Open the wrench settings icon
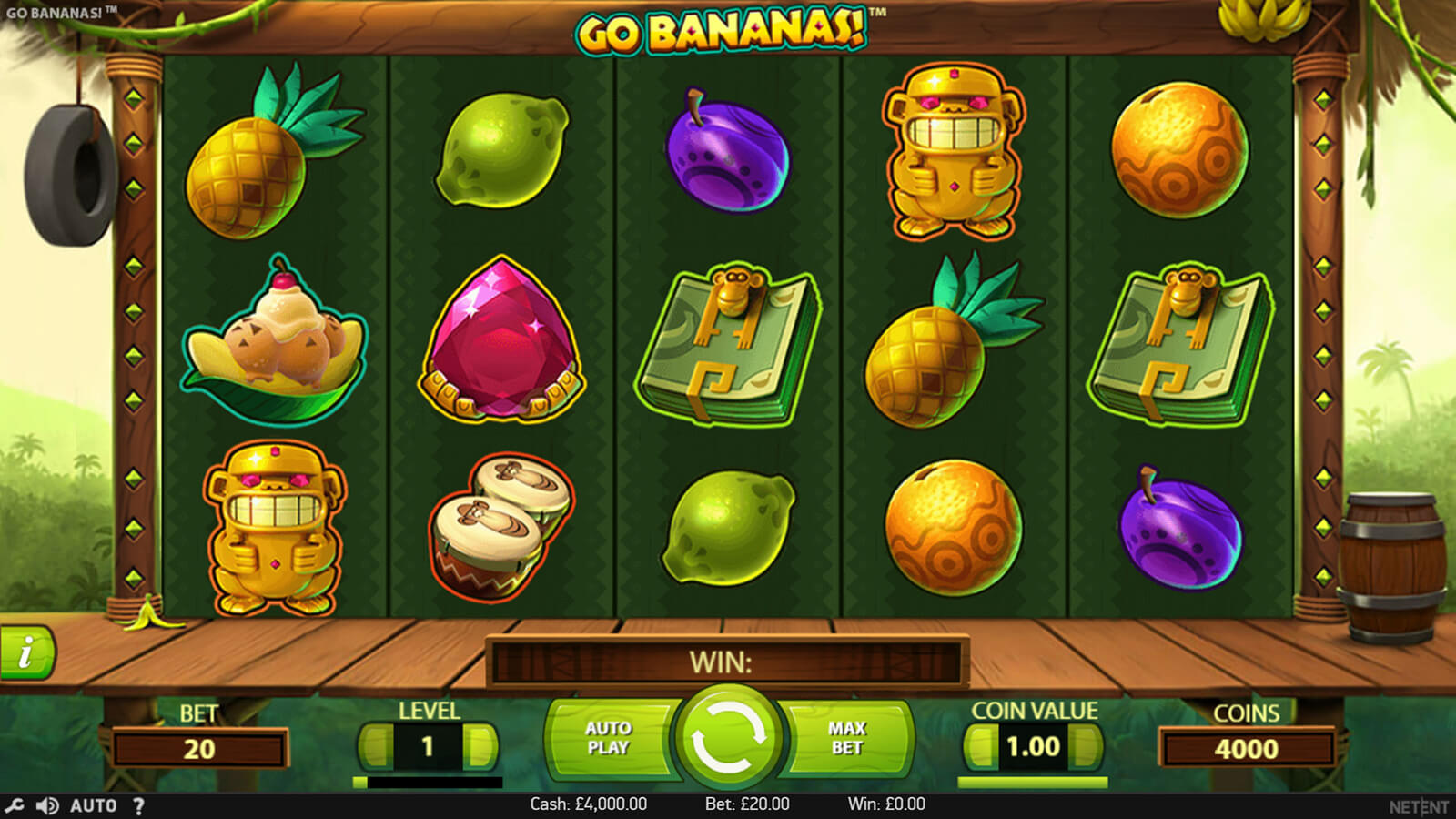Viewport: 1456px width, 819px height. [x=14, y=805]
